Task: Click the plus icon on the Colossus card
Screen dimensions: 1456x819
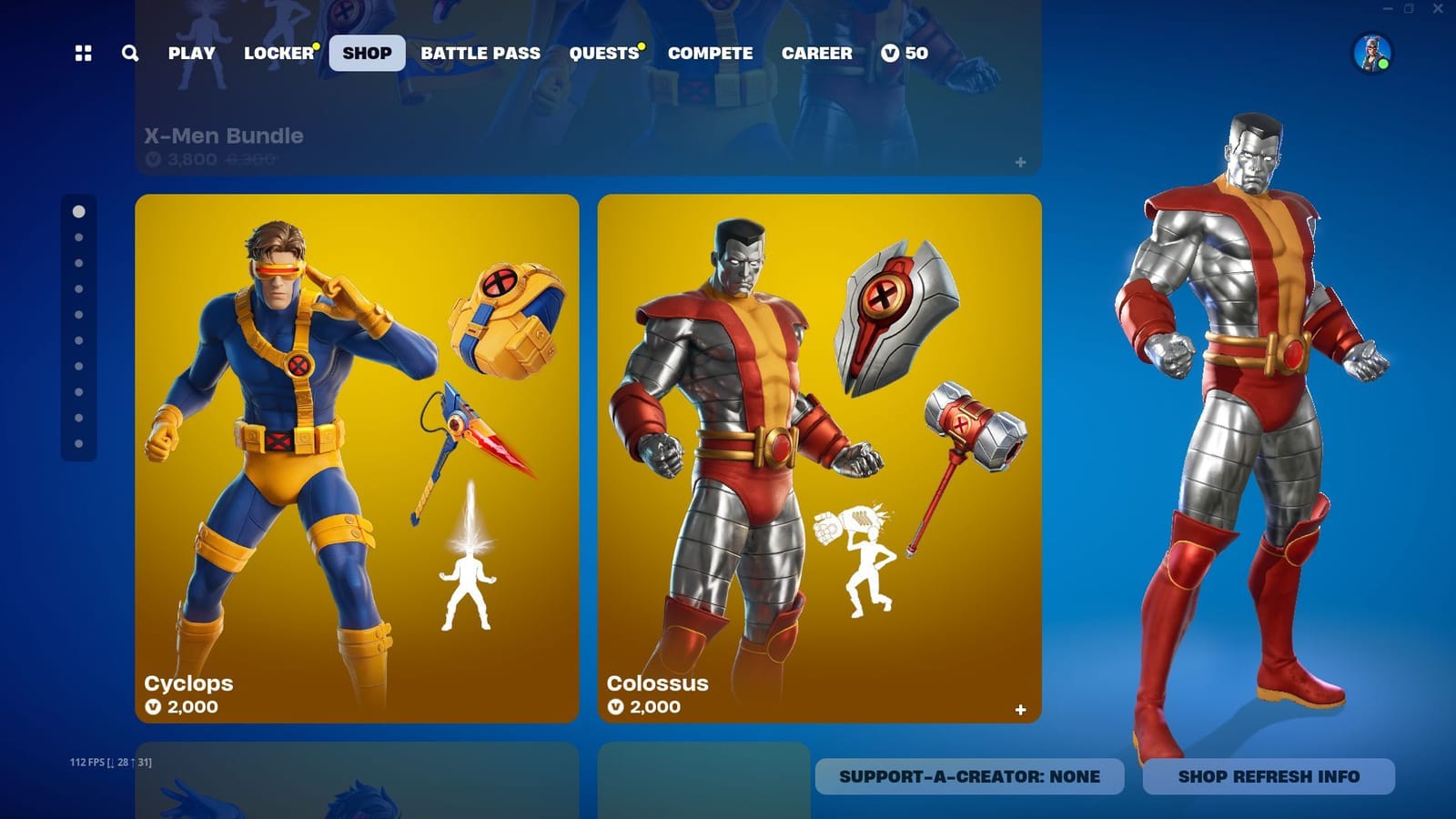Action: [1020, 708]
